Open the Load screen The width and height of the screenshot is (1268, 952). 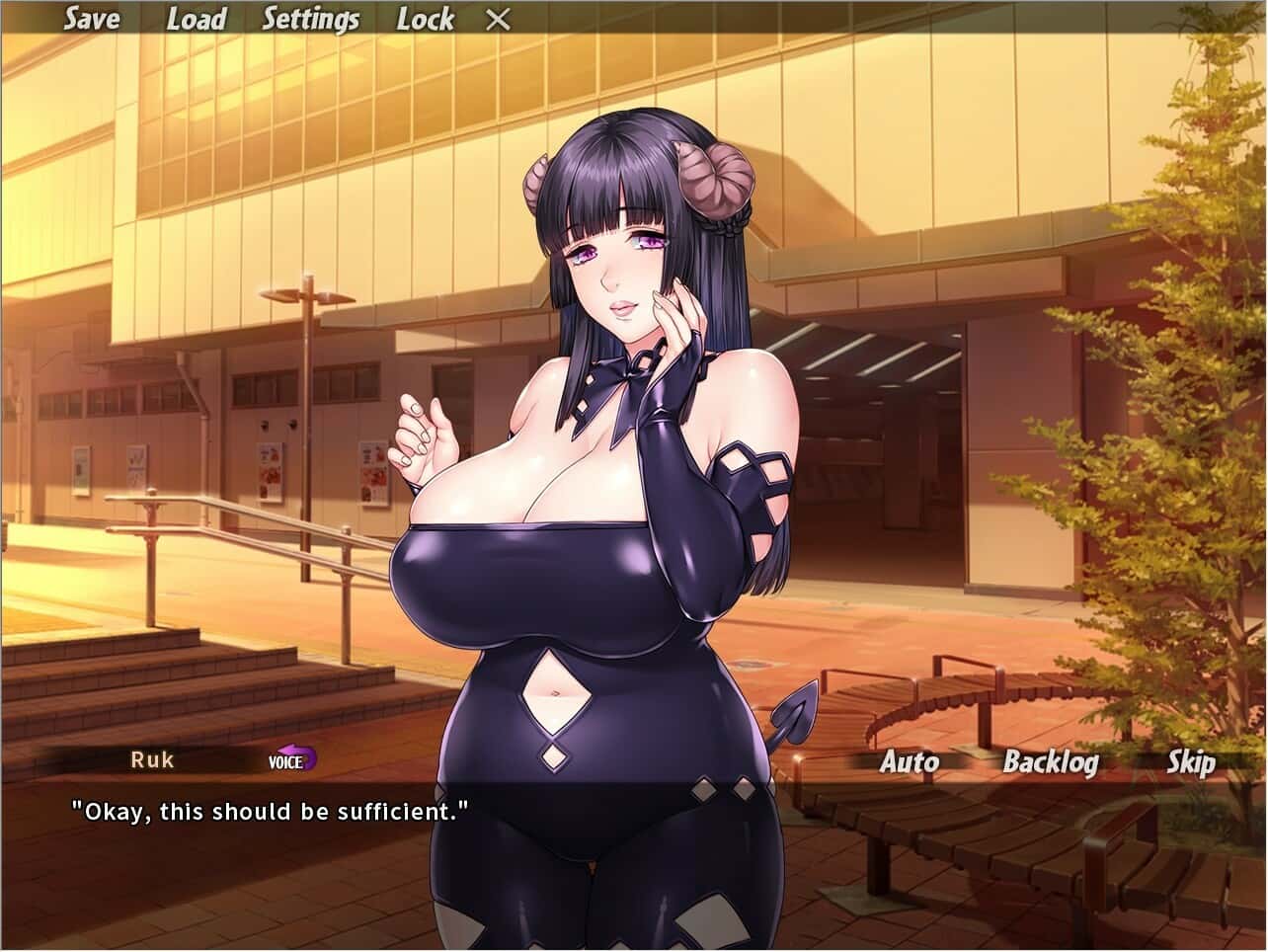tap(197, 19)
